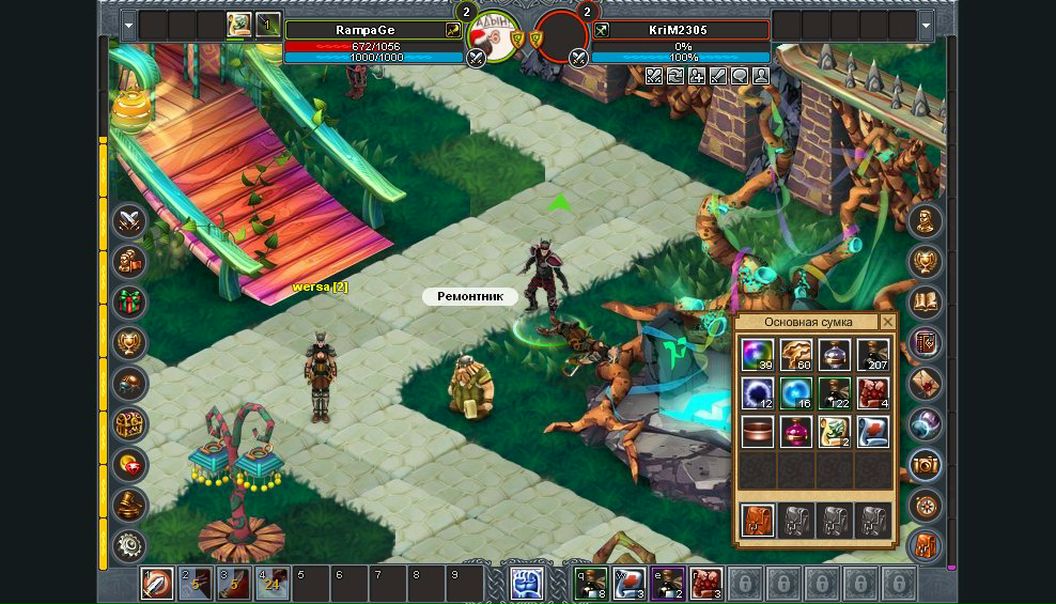Open the green gift box menu
Image resolution: width=1056 pixels, height=604 pixels.
coord(130,302)
